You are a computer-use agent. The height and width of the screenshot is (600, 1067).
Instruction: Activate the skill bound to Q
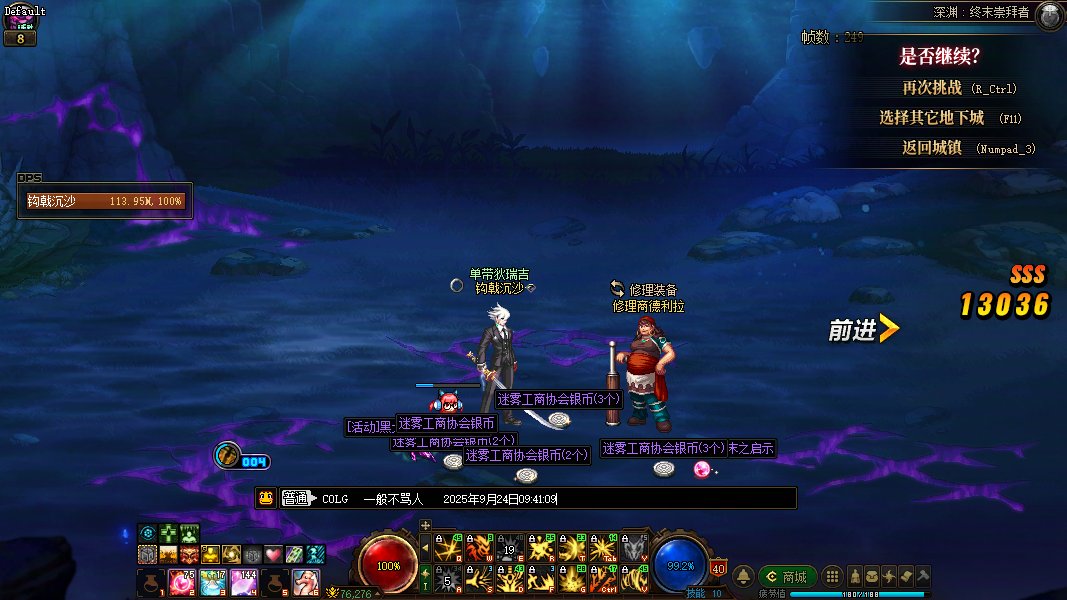[446, 548]
